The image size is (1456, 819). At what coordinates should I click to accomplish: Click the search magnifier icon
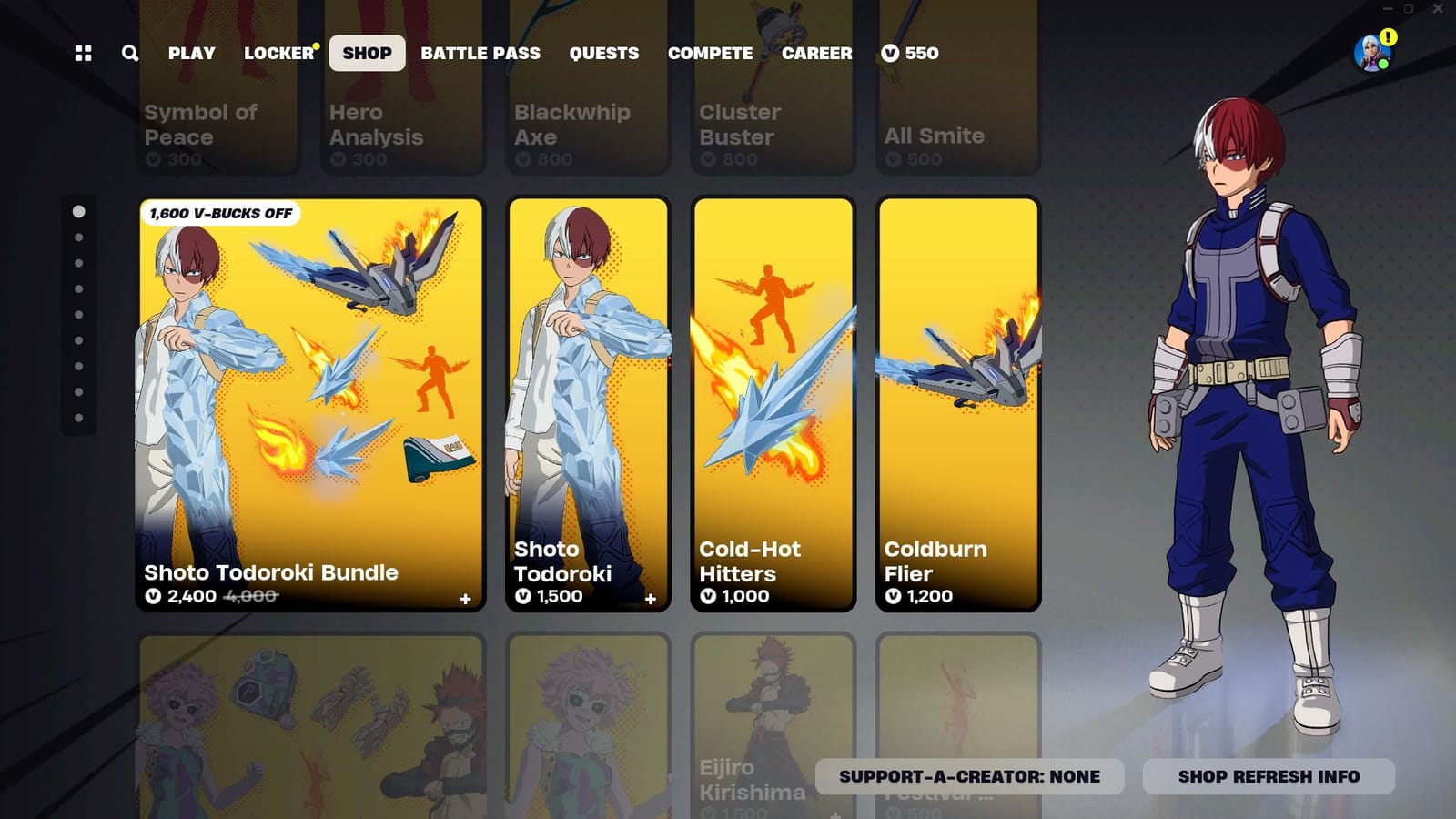click(x=129, y=54)
